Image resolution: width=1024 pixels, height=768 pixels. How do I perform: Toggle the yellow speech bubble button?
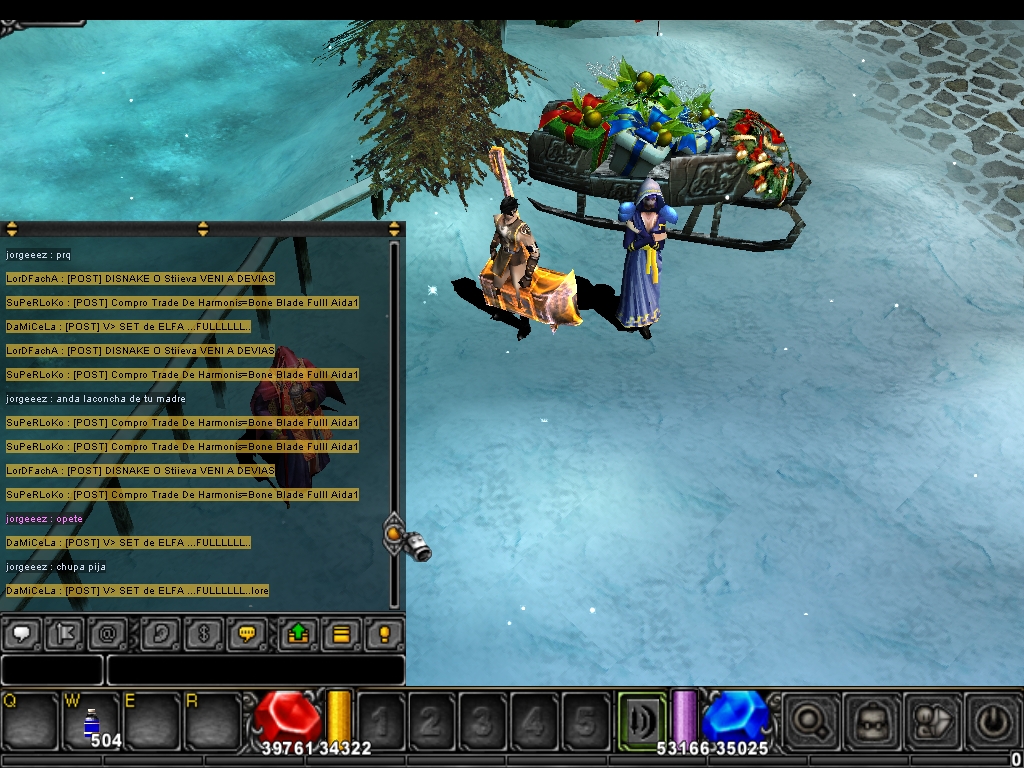coord(246,634)
